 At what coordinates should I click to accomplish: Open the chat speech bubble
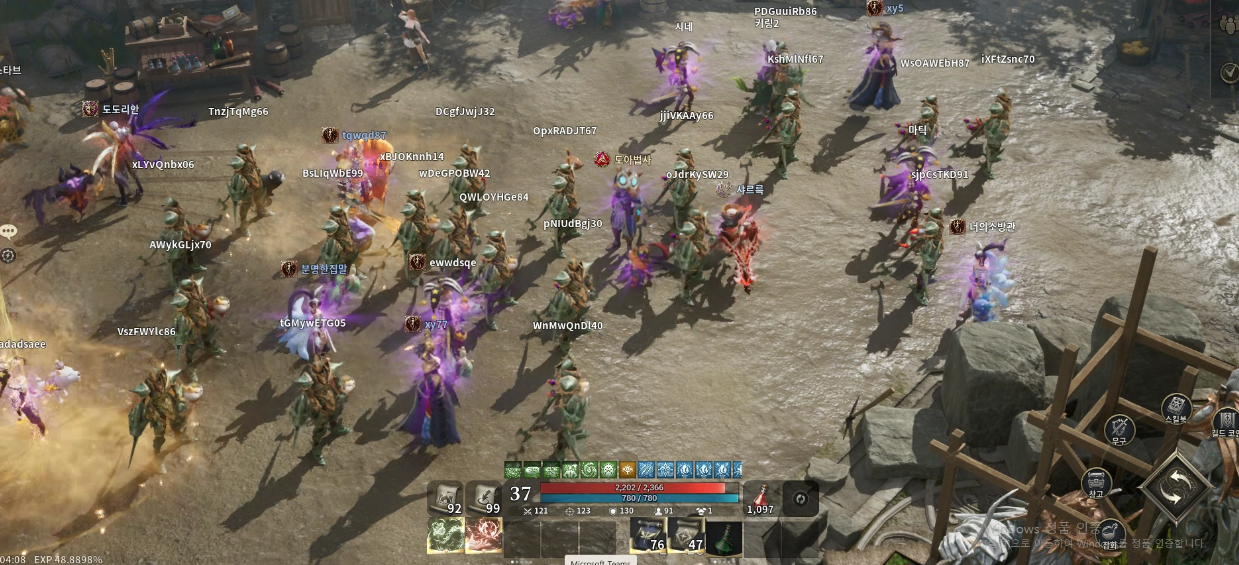8,231
